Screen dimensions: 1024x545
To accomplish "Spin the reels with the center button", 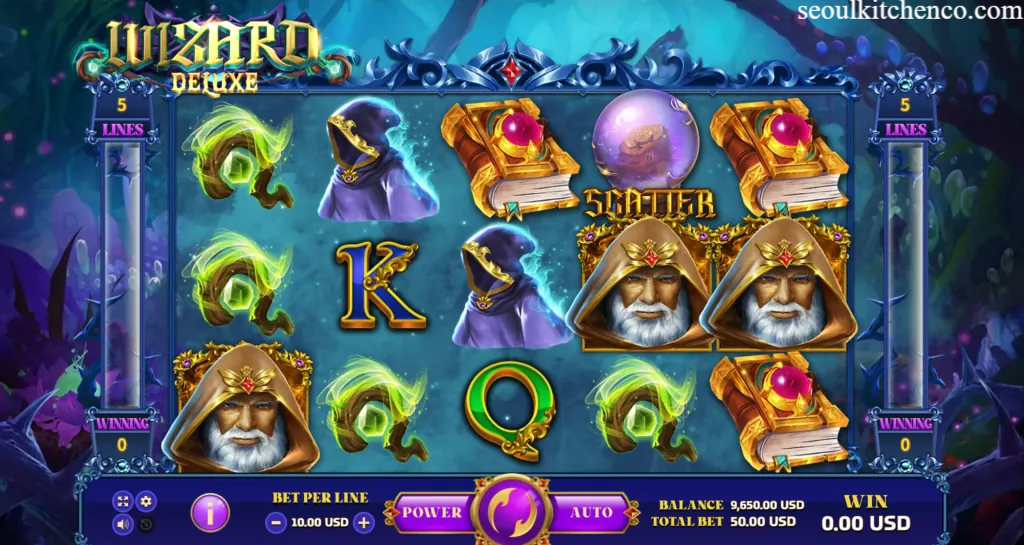I will 512,513.
